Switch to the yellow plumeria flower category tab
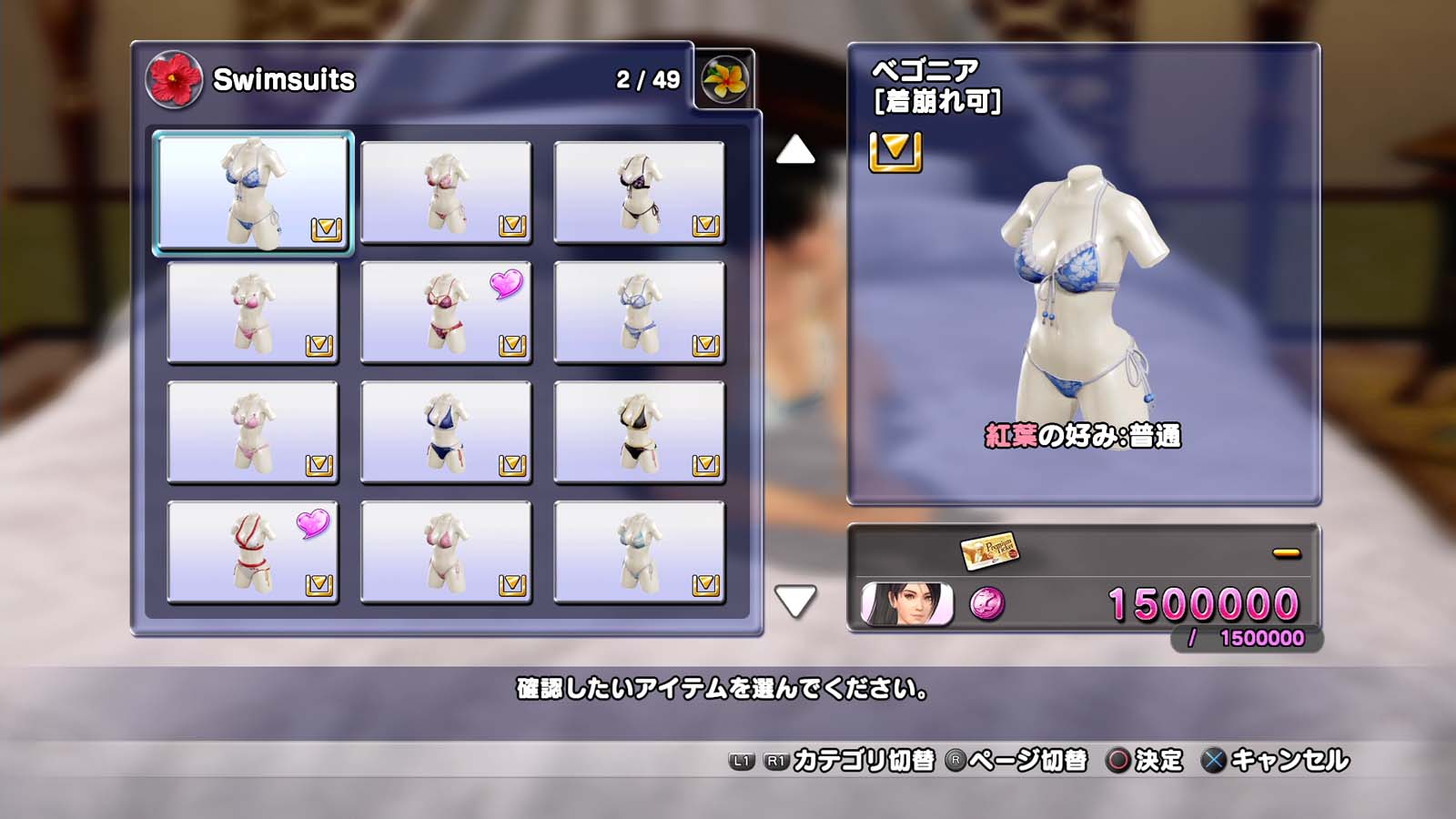Screen dimensions: 1456x819 (x=725, y=79)
